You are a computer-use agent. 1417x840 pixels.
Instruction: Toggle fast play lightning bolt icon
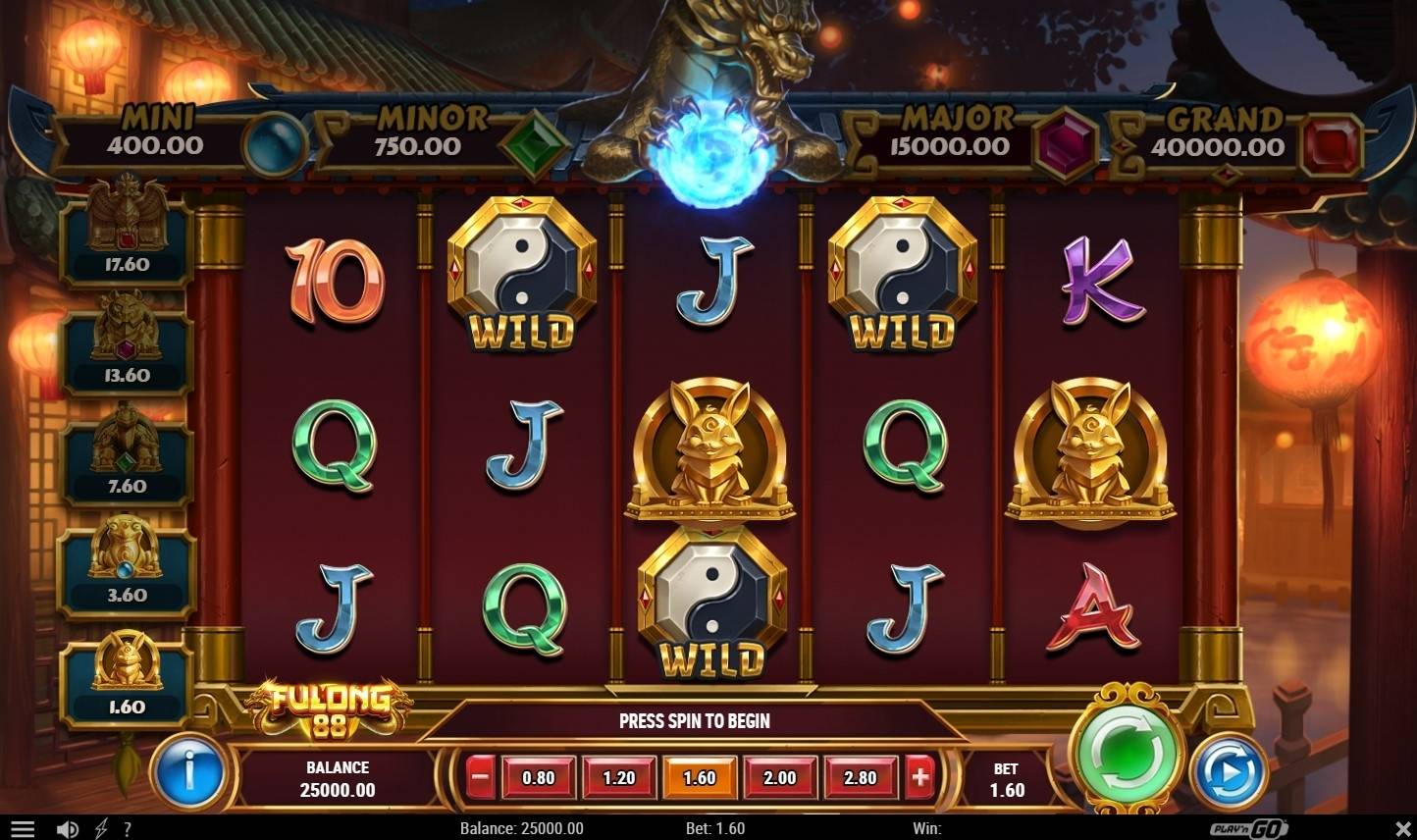(x=101, y=829)
